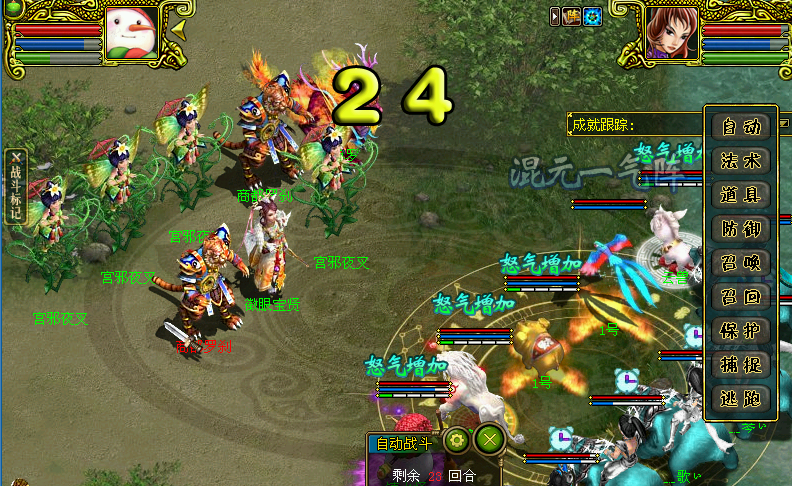The image size is (792, 486).
Task: Click the snowman pet portrait
Action: pos(129,34)
